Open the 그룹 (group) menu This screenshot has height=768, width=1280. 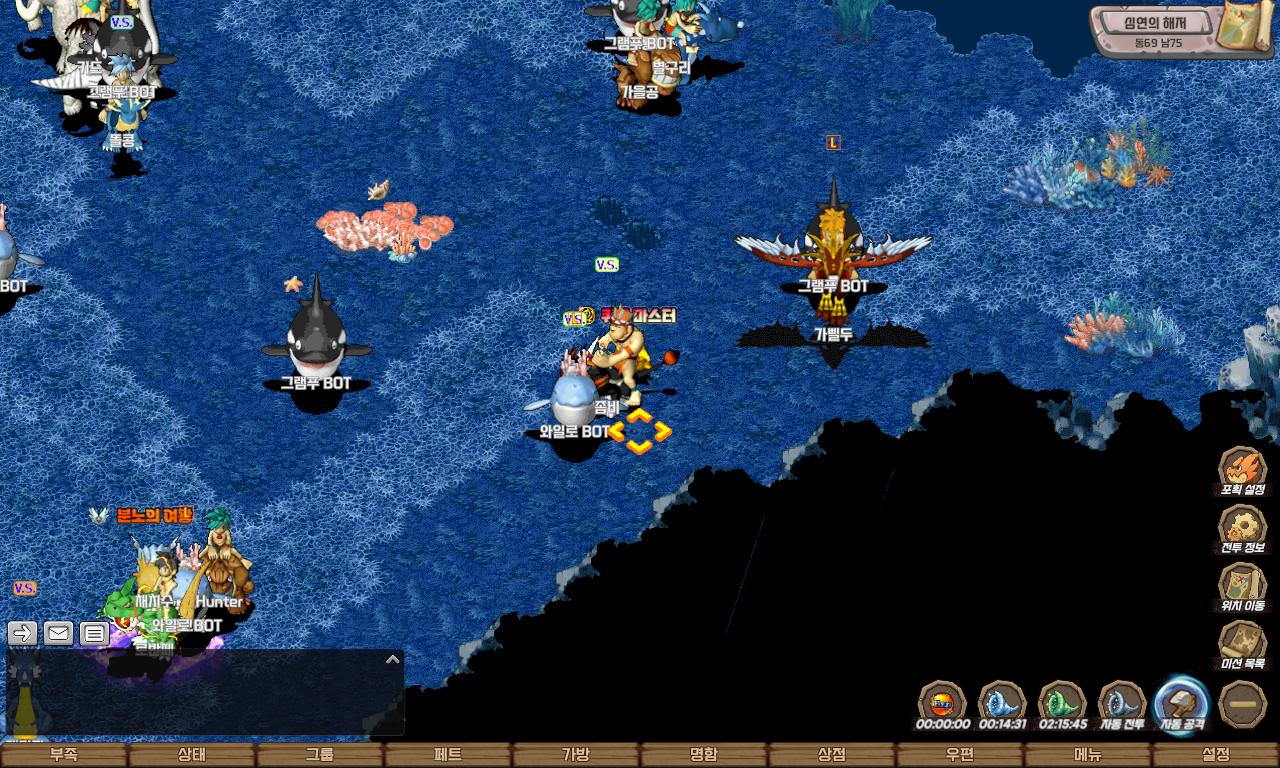[x=320, y=755]
